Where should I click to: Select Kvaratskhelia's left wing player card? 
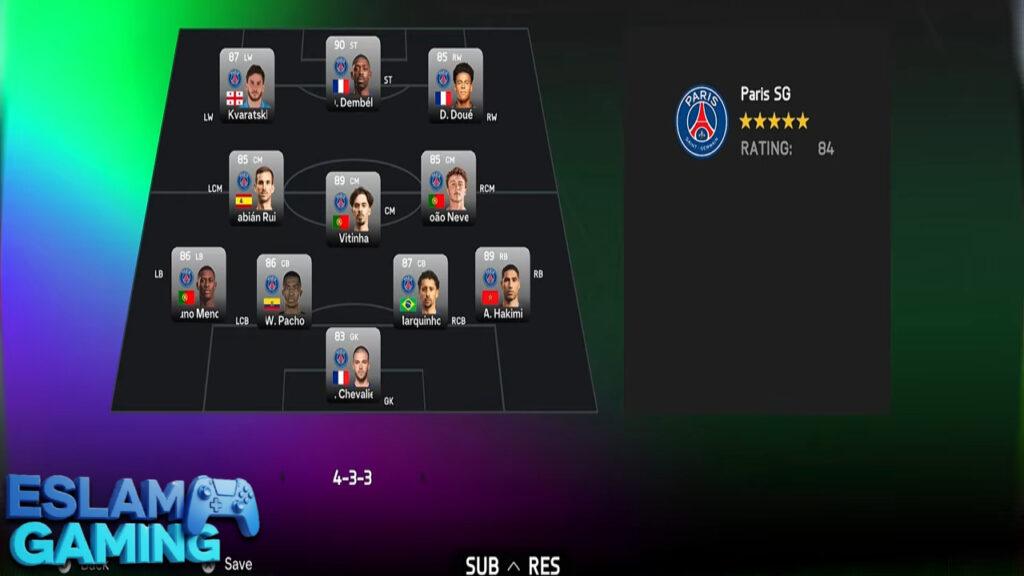247,84
